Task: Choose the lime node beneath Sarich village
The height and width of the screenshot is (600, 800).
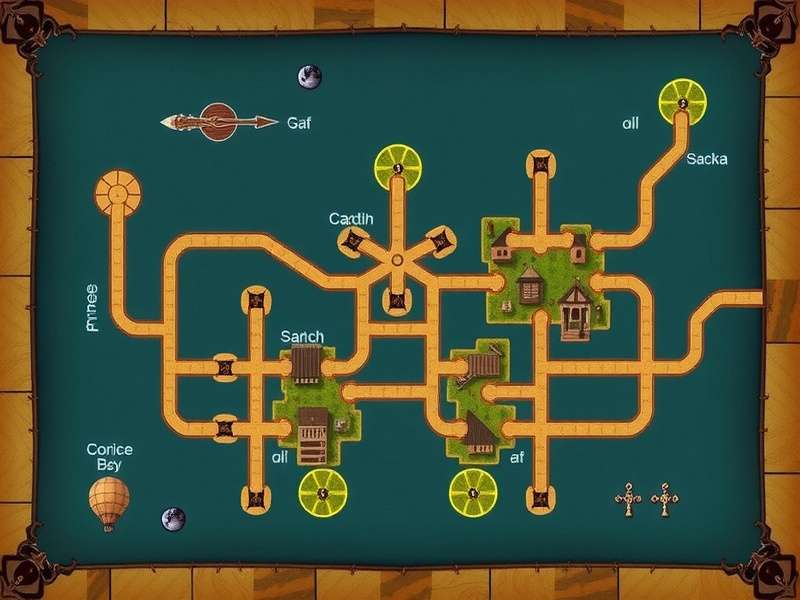Action: 324,492
